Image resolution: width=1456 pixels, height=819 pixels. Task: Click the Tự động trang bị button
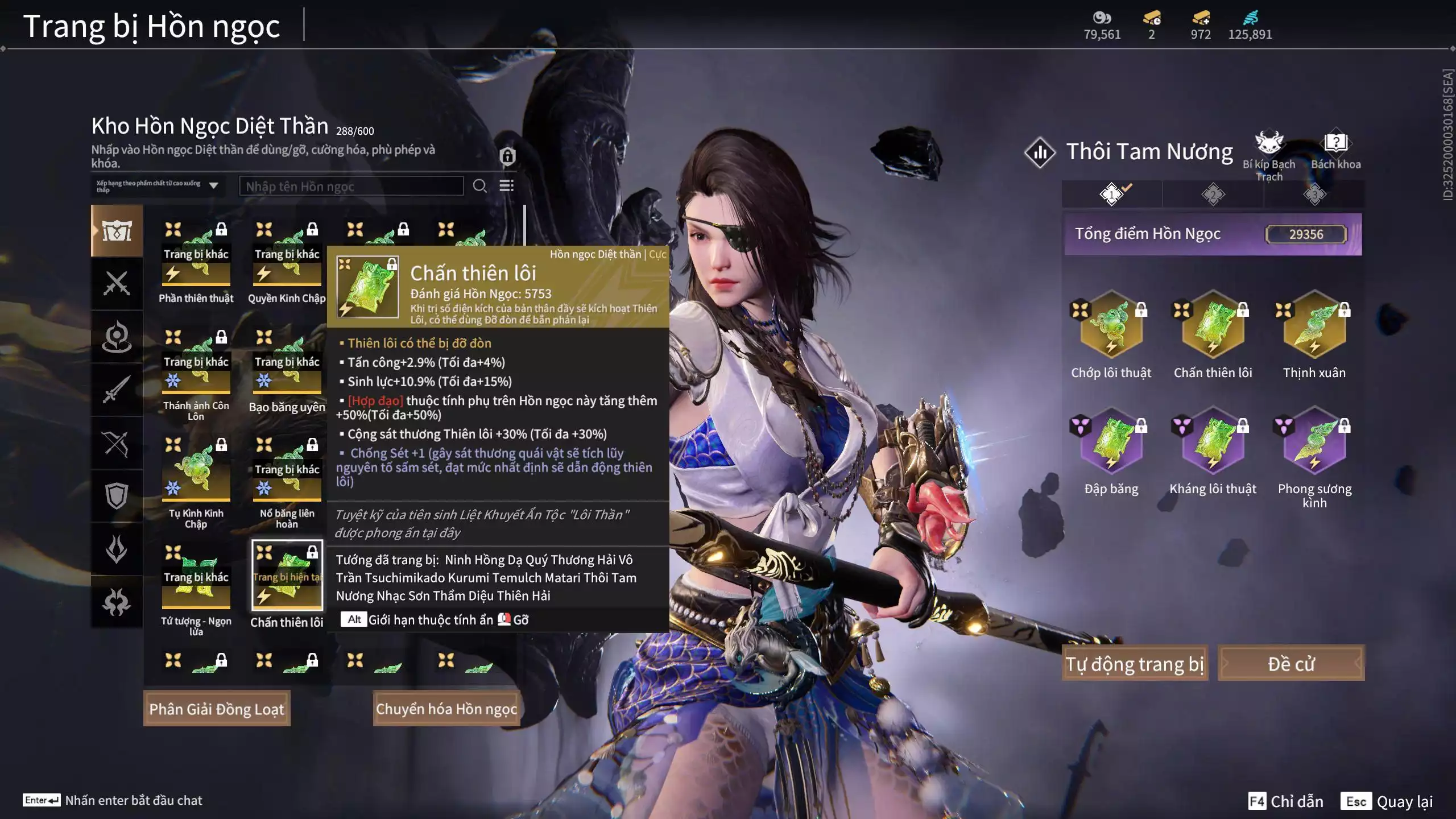click(x=1135, y=663)
